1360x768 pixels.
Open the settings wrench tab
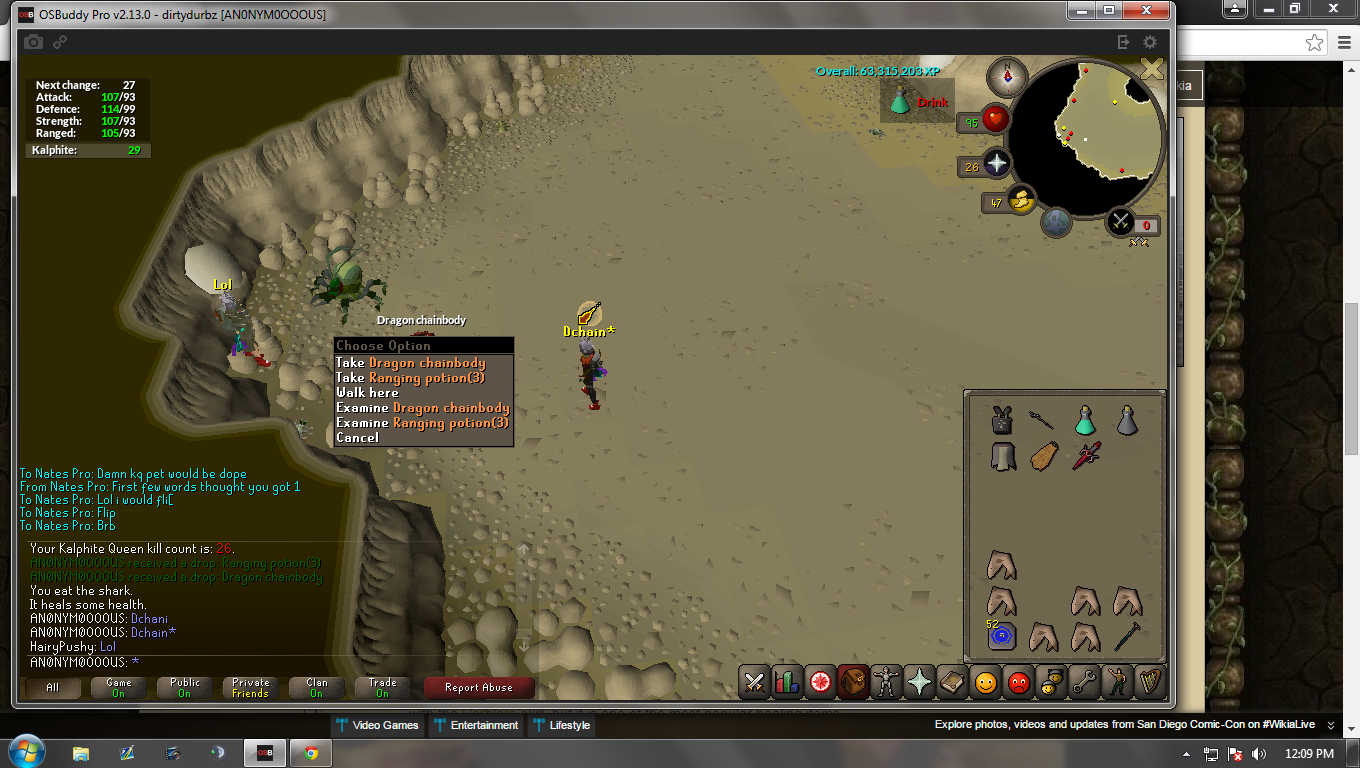coord(1083,682)
